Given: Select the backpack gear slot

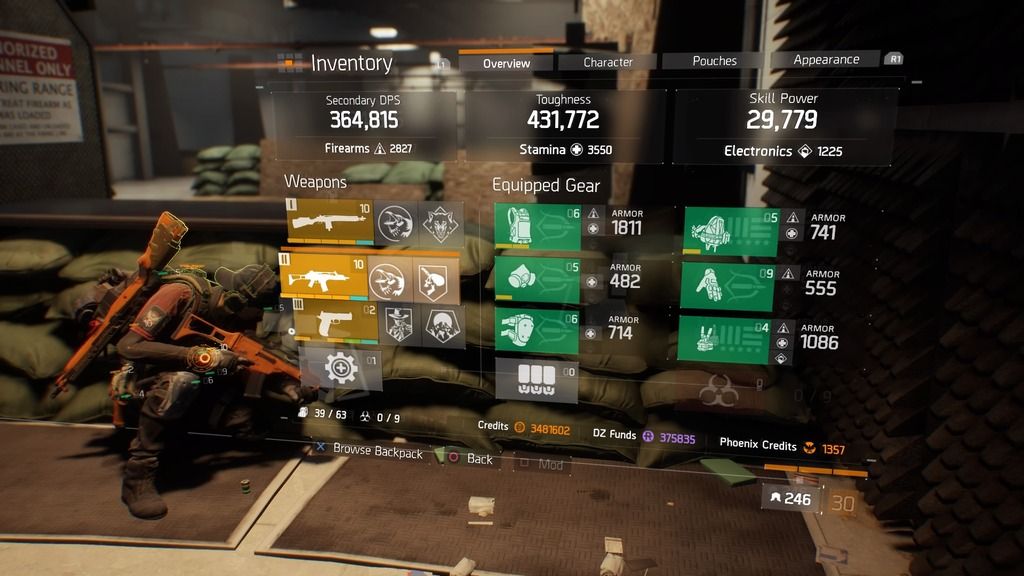Looking at the screenshot, I should 731,232.
